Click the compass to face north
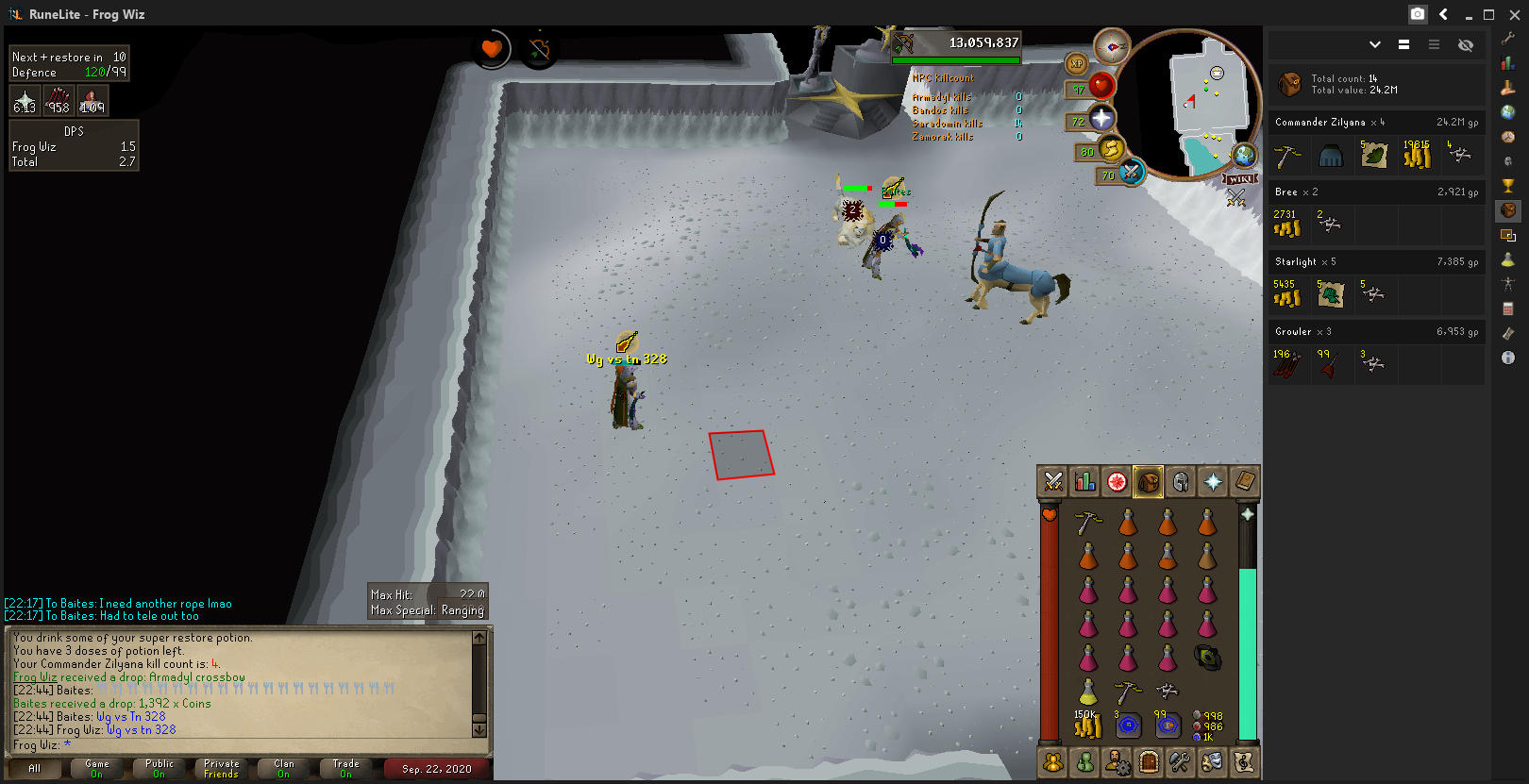This screenshot has height=784, width=1529. pos(1112,46)
